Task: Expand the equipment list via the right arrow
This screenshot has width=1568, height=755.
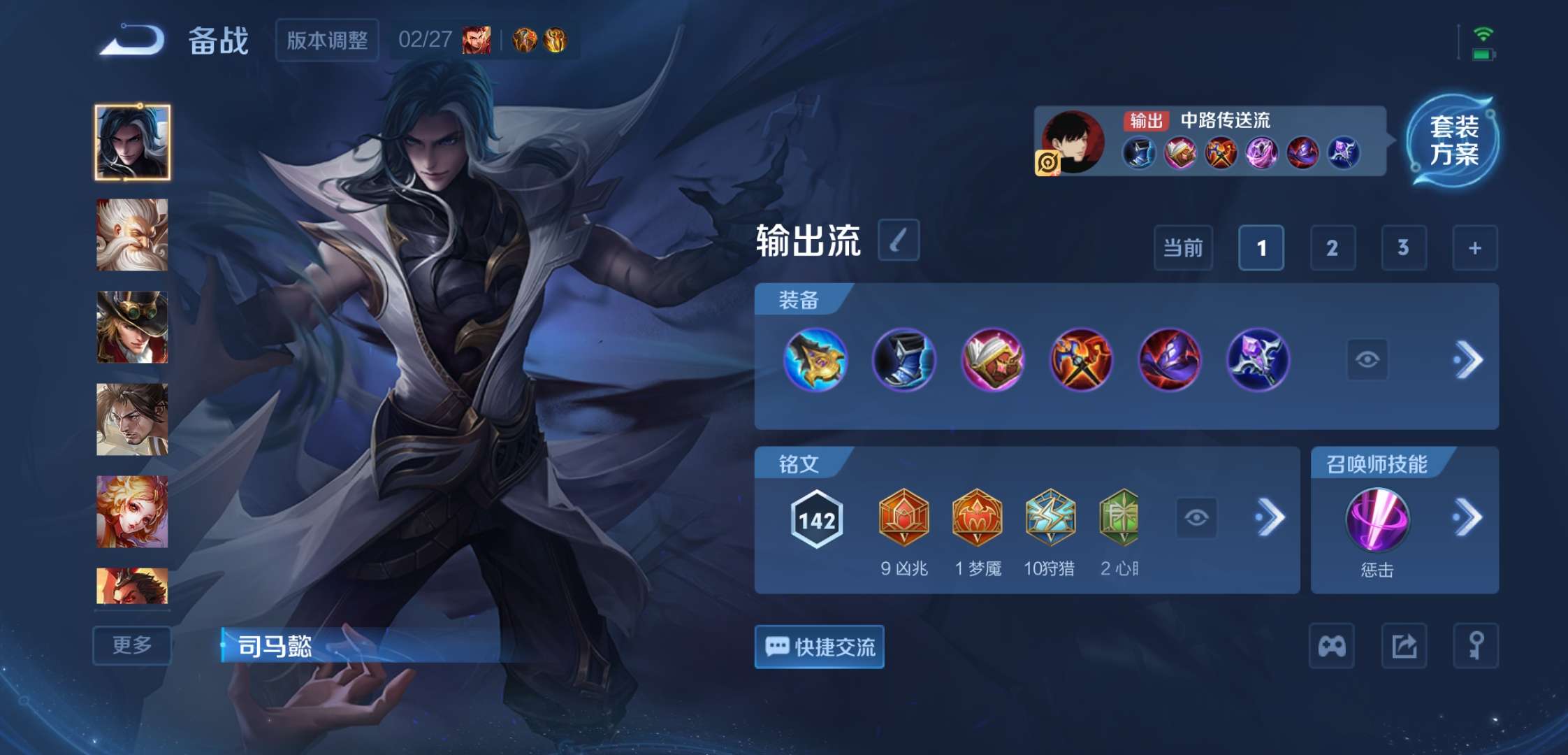Action: point(1472,359)
